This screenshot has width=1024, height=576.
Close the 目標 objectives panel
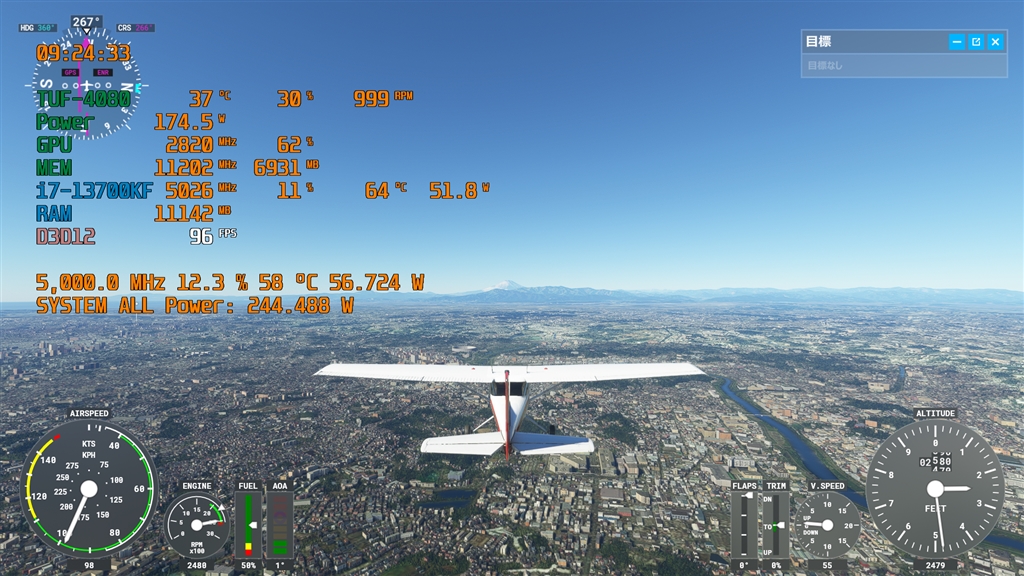pos(995,42)
